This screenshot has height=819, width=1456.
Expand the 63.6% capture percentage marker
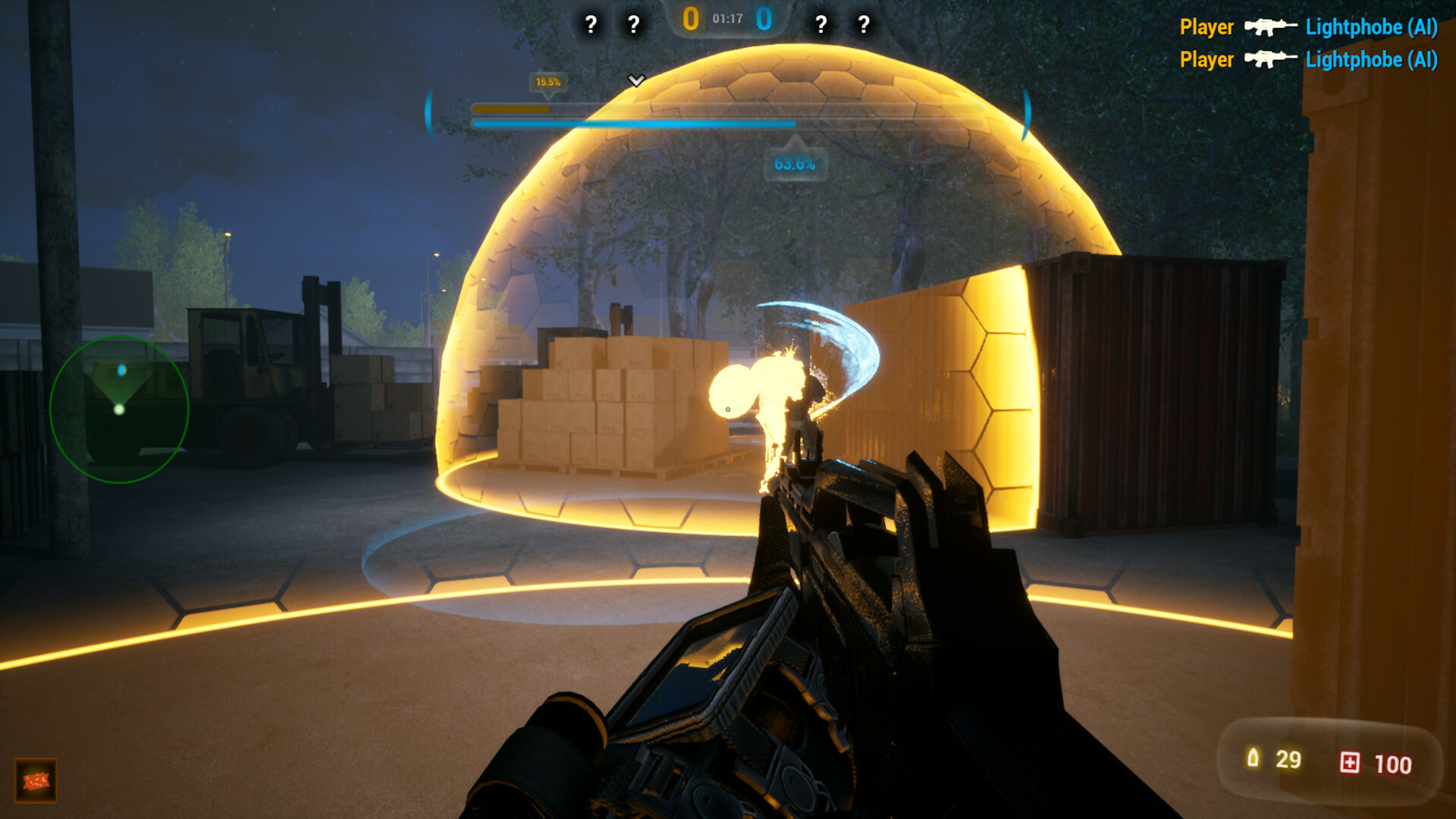795,161
